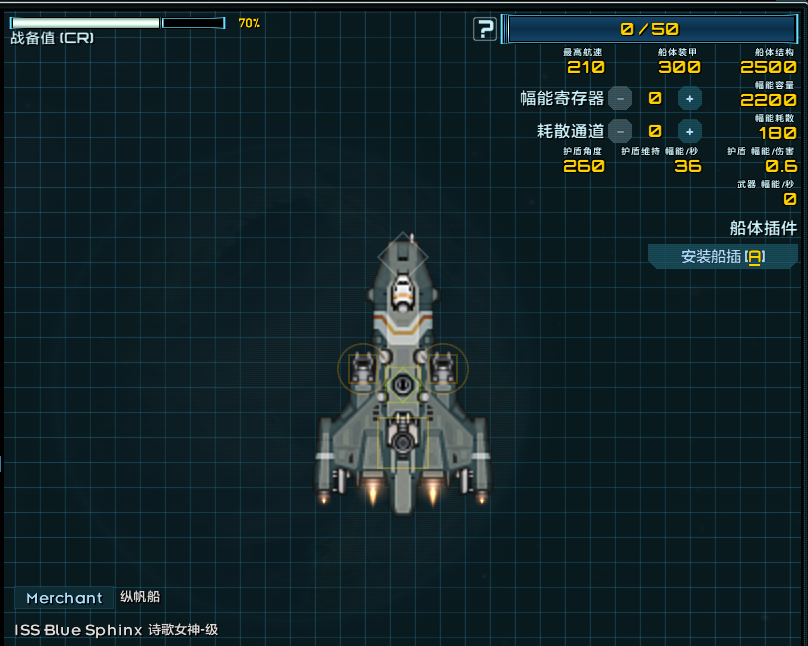The width and height of the screenshot is (808, 646).
Task: Open the 安装船插 hullmod installation button
Action: pos(722,257)
